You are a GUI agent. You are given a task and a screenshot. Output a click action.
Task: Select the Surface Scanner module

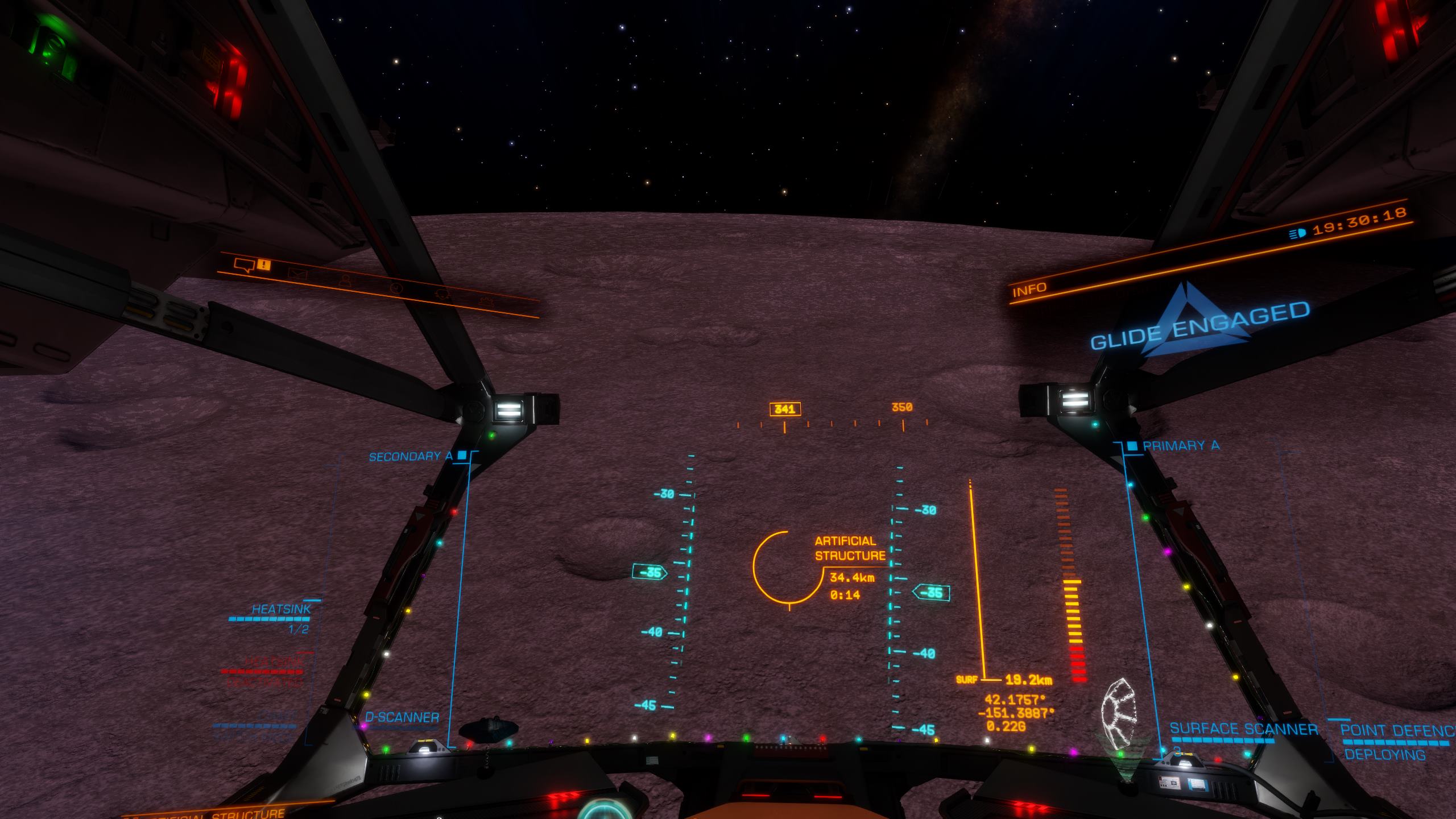pos(1243,730)
